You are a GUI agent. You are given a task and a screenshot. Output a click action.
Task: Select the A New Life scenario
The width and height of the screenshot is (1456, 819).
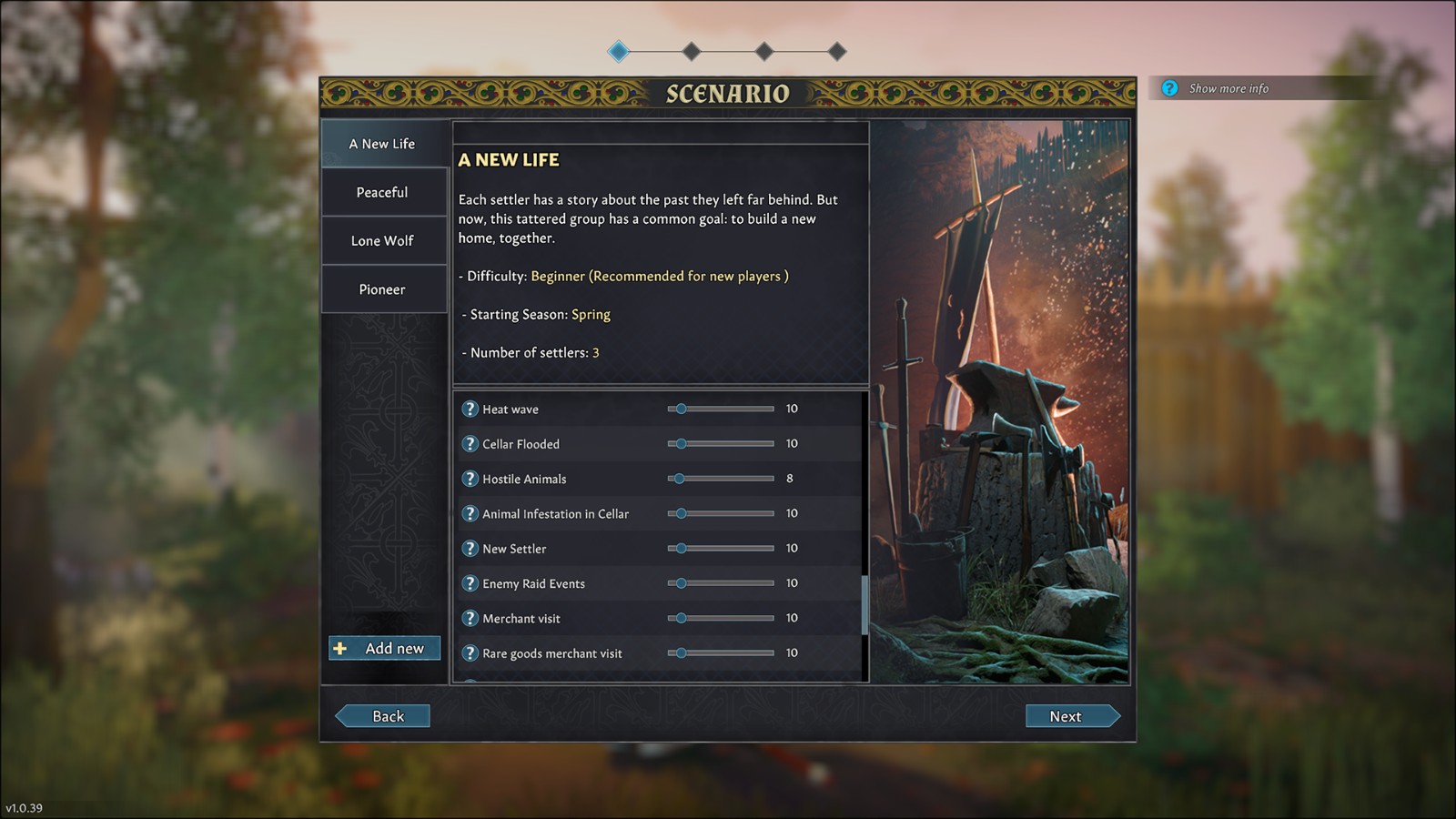pyautogui.click(x=382, y=144)
